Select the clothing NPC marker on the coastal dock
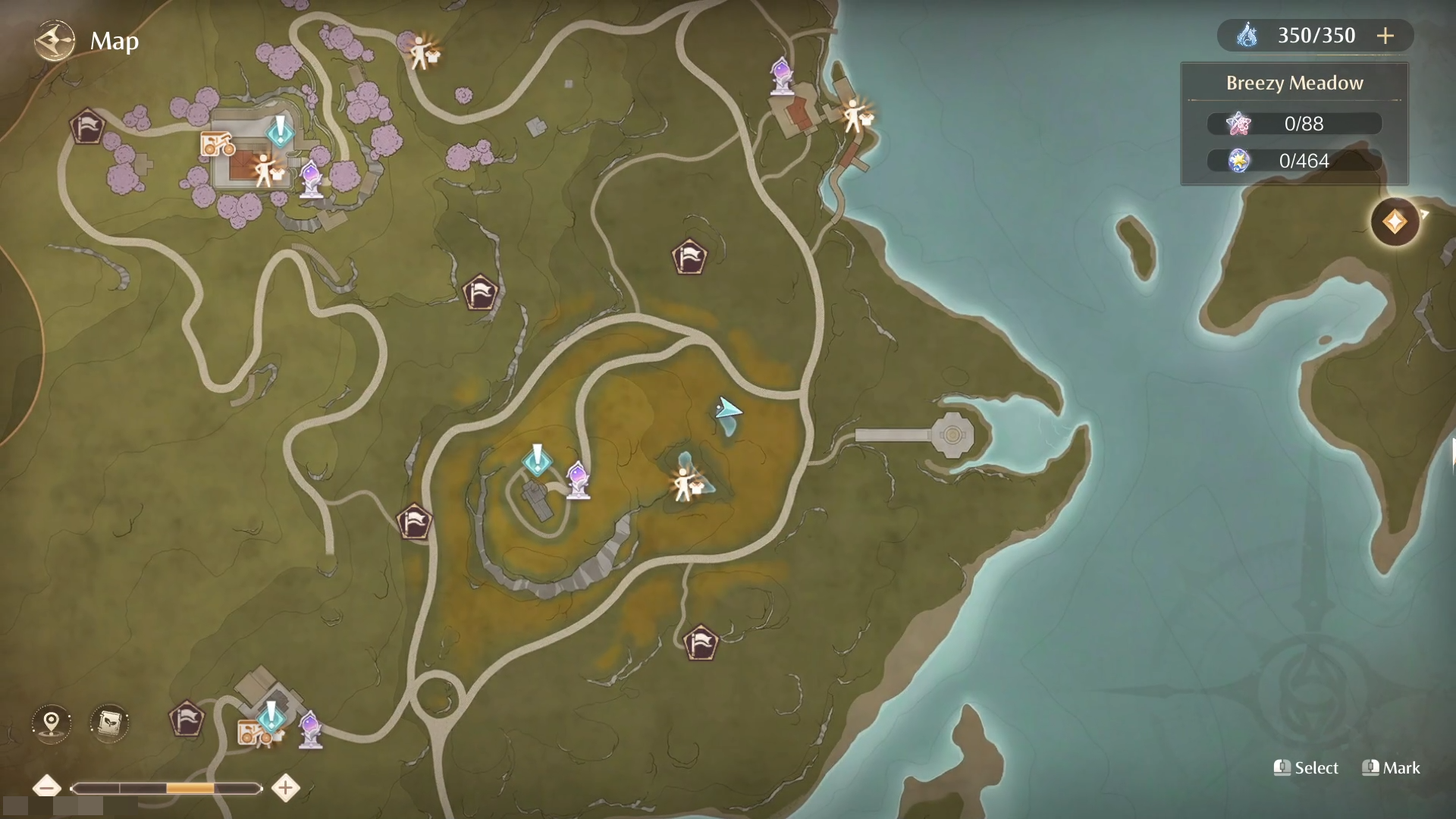This screenshot has height=819, width=1456. [x=857, y=117]
